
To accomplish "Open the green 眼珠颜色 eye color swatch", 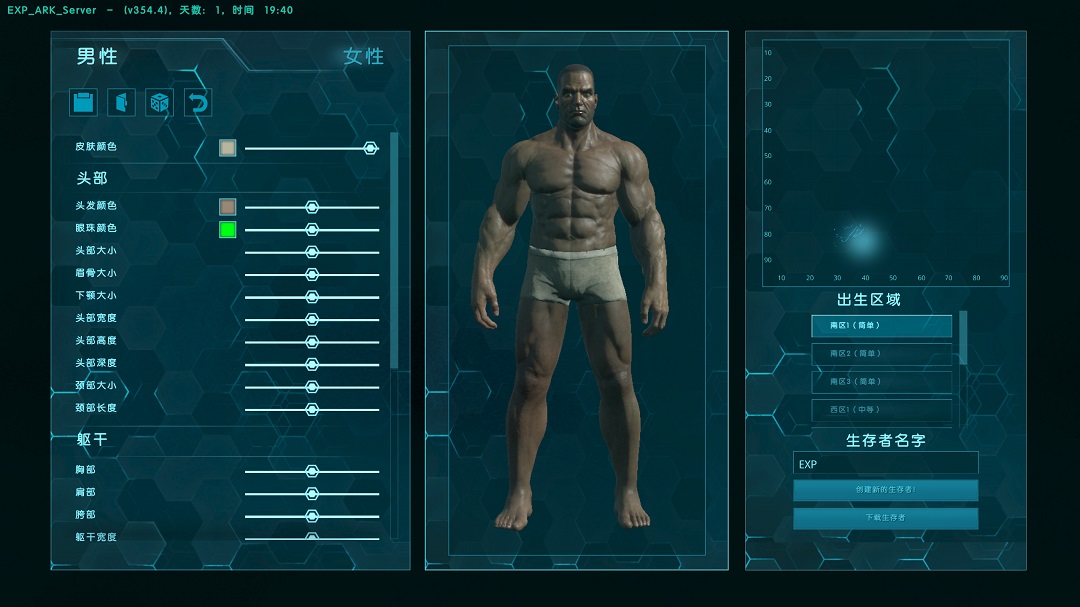I will click(x=228, y=230).
